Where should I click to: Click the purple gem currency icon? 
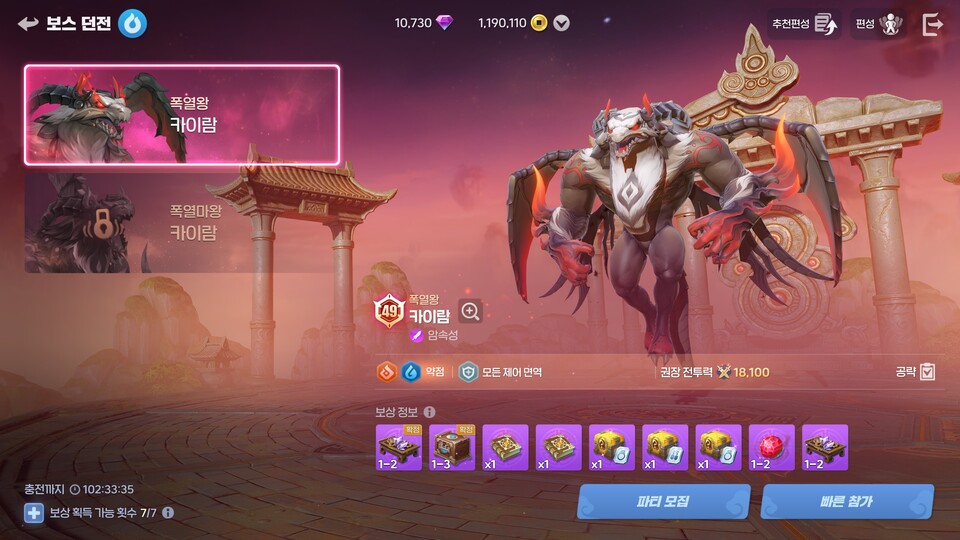444,23
